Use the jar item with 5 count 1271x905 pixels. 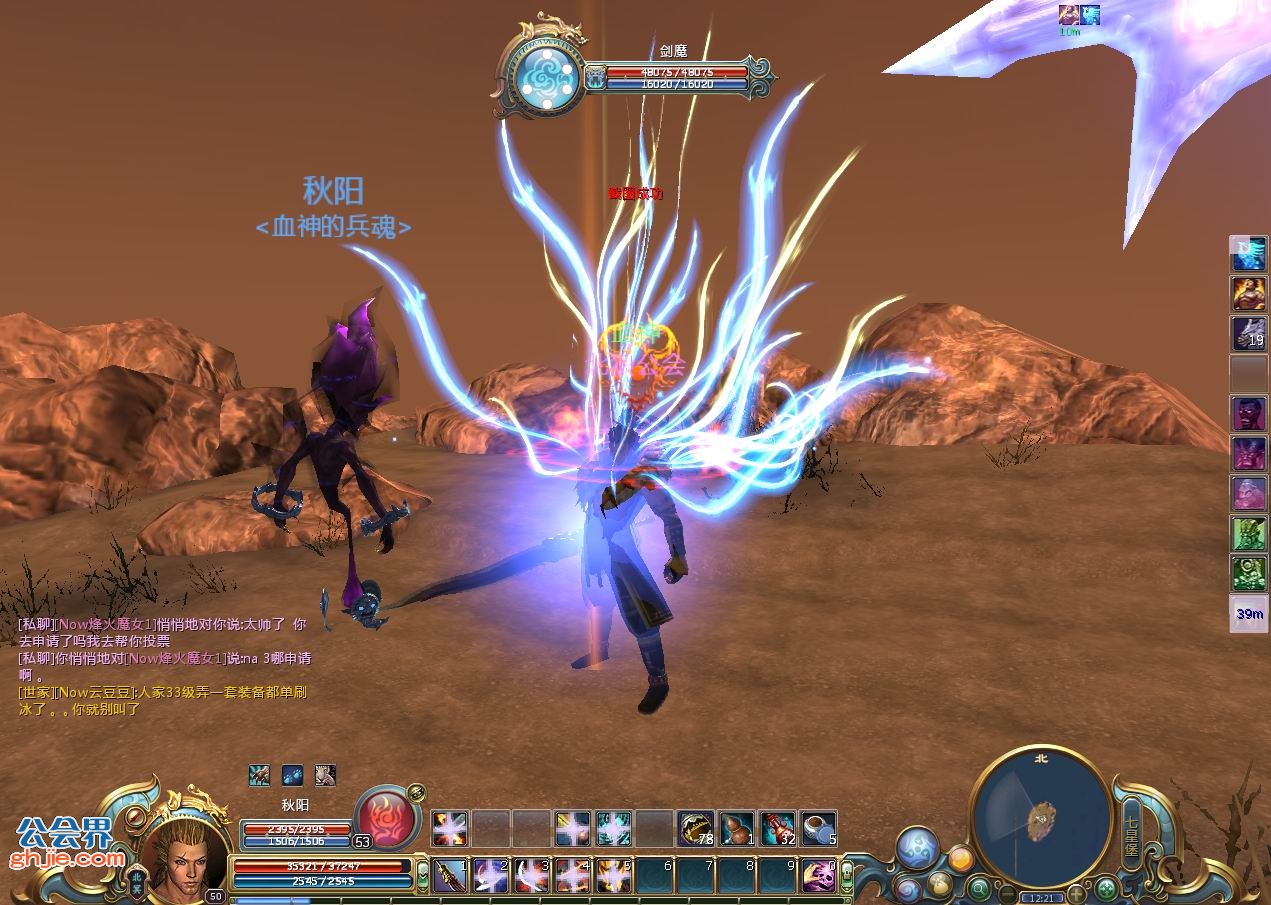(x=818, y=828)
